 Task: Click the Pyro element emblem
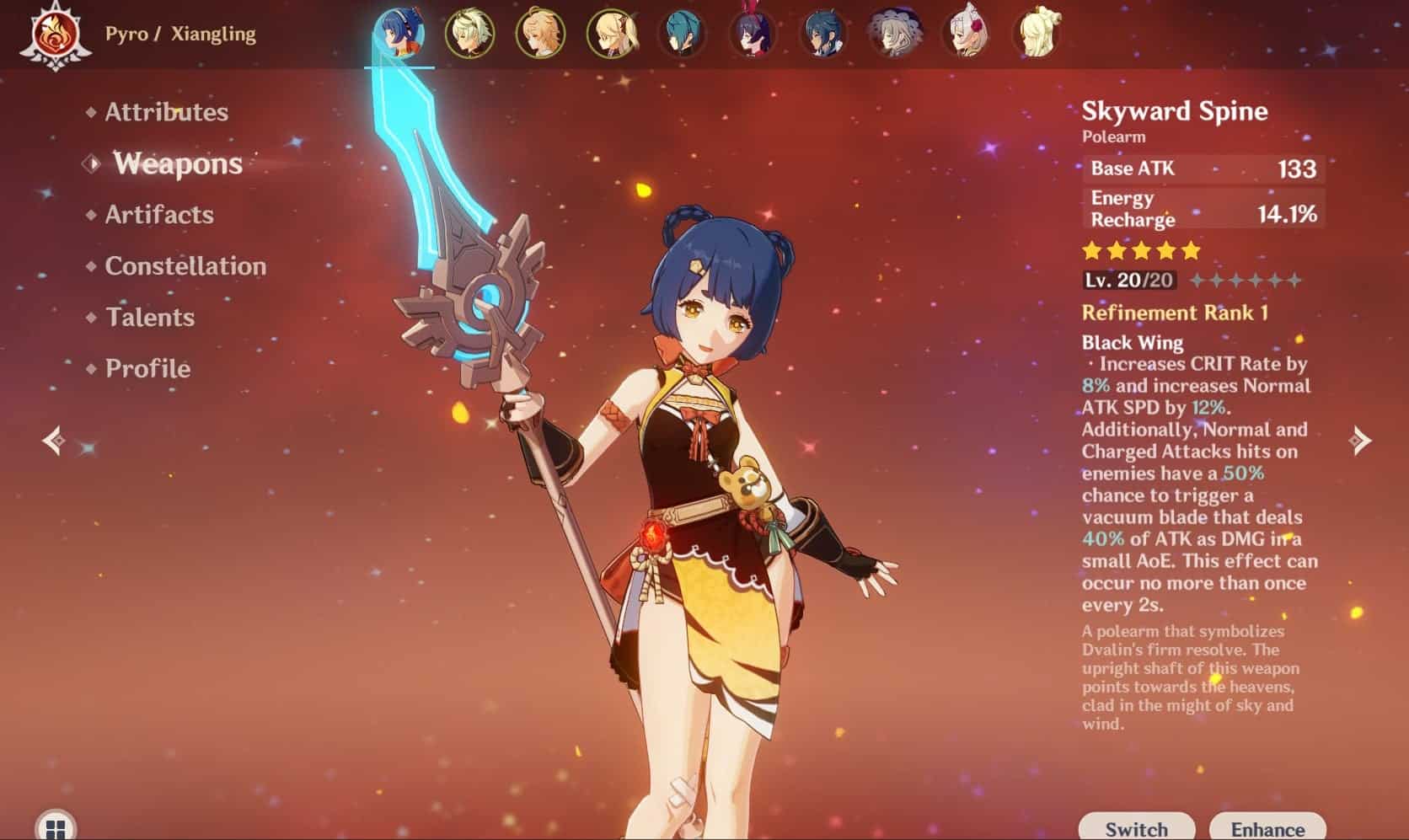pyautogui.click(x=56, y=35)
